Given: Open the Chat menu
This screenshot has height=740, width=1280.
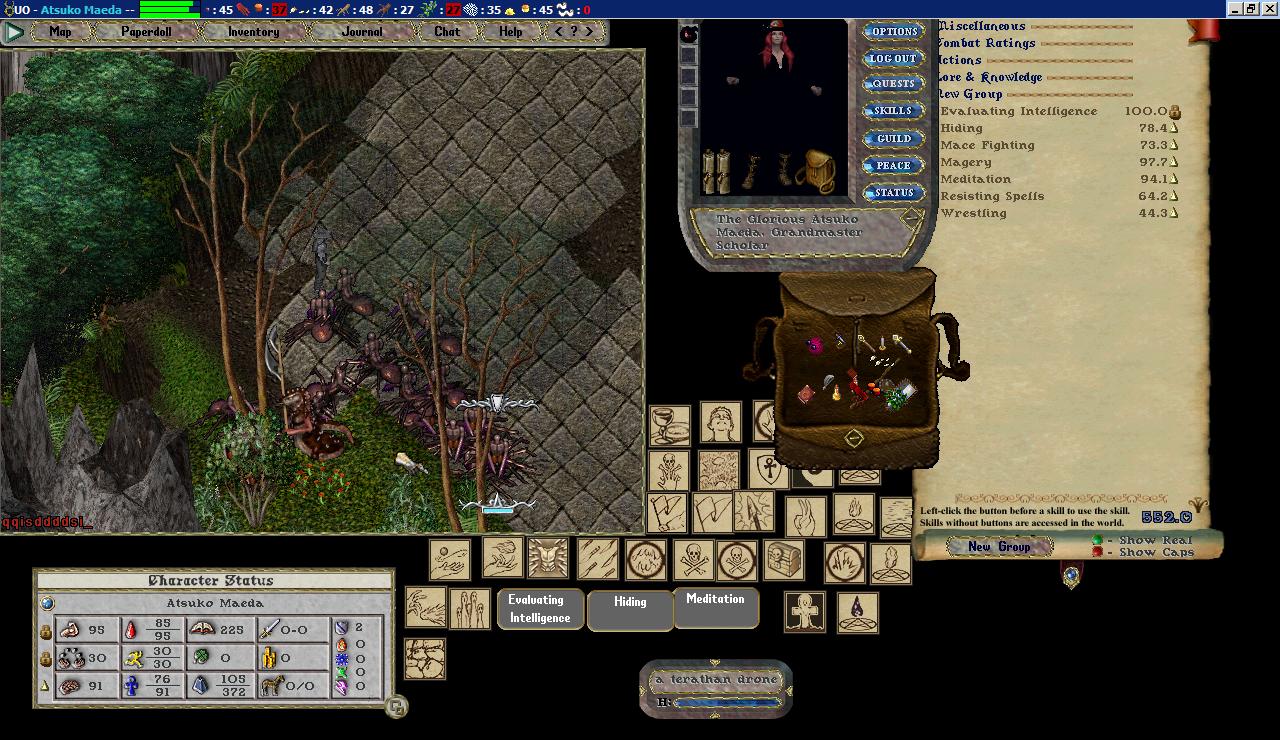Looking at the screenshot, I should [447, 32].
